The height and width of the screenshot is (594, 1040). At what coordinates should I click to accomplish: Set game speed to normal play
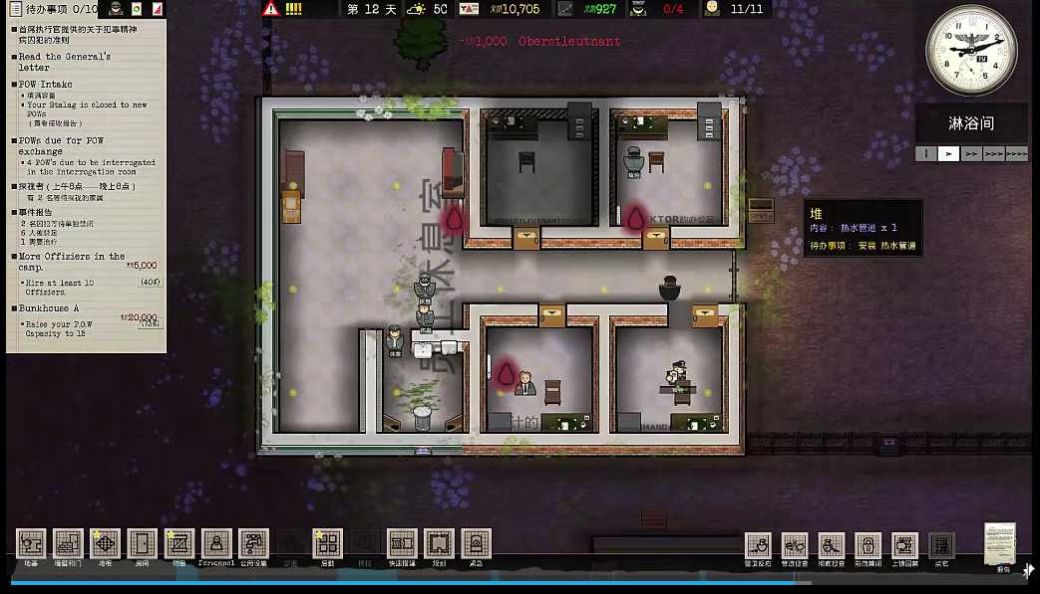[948, 154]
